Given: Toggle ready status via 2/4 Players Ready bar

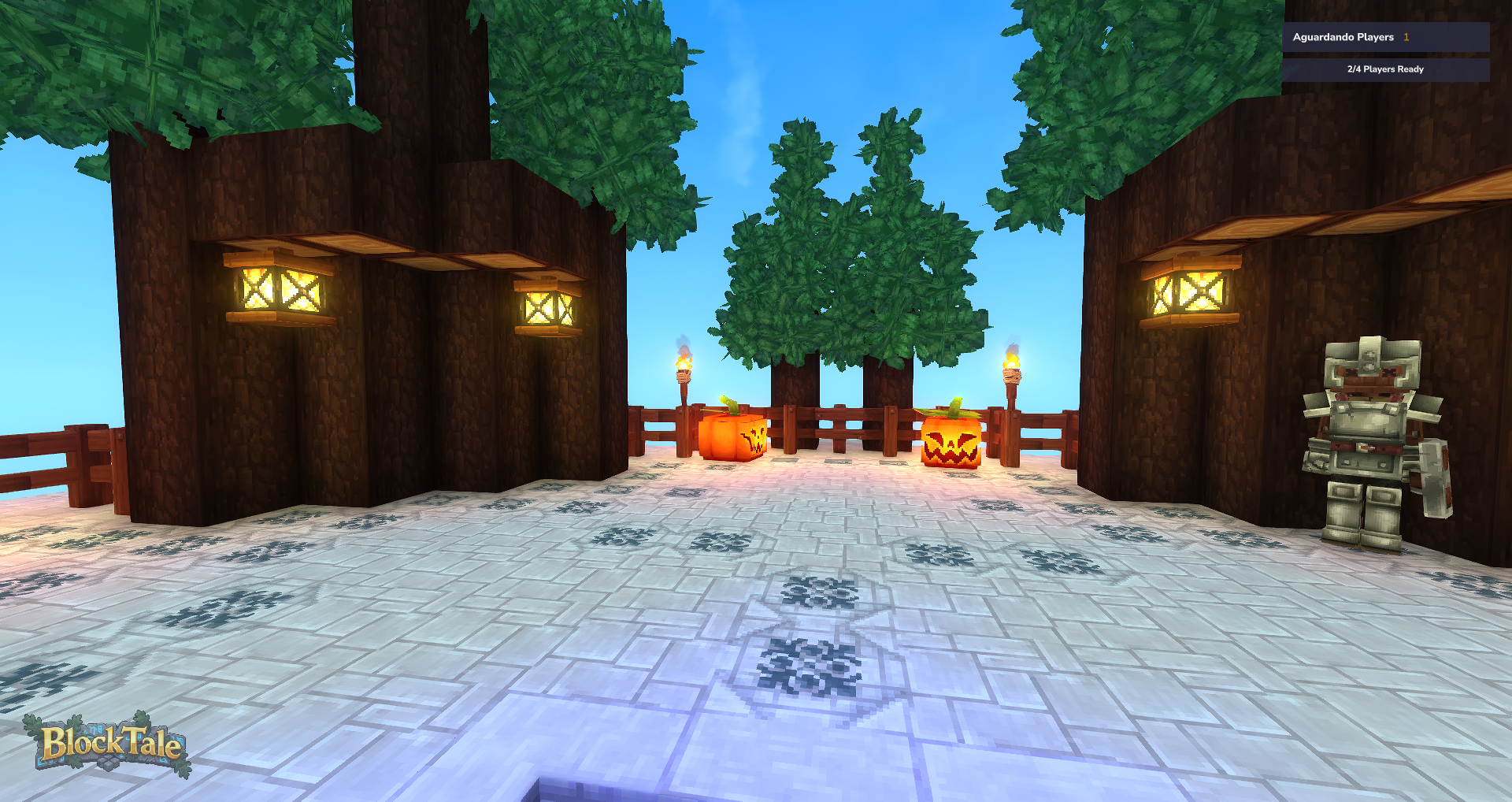Looking at the screenshot, I should pos(1384,69).
